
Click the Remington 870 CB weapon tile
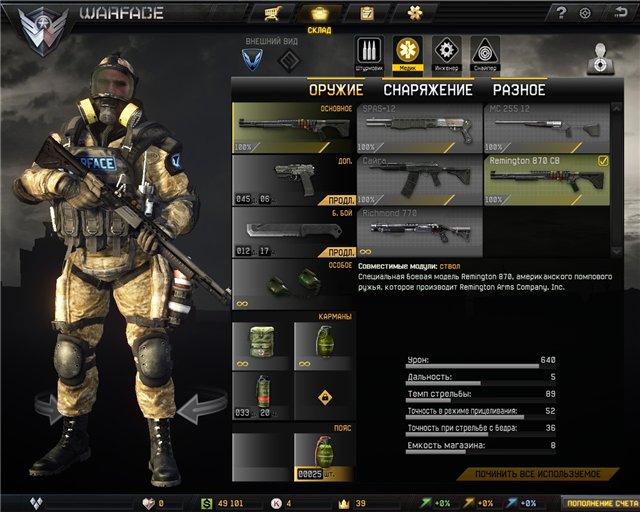coord(546,179)
